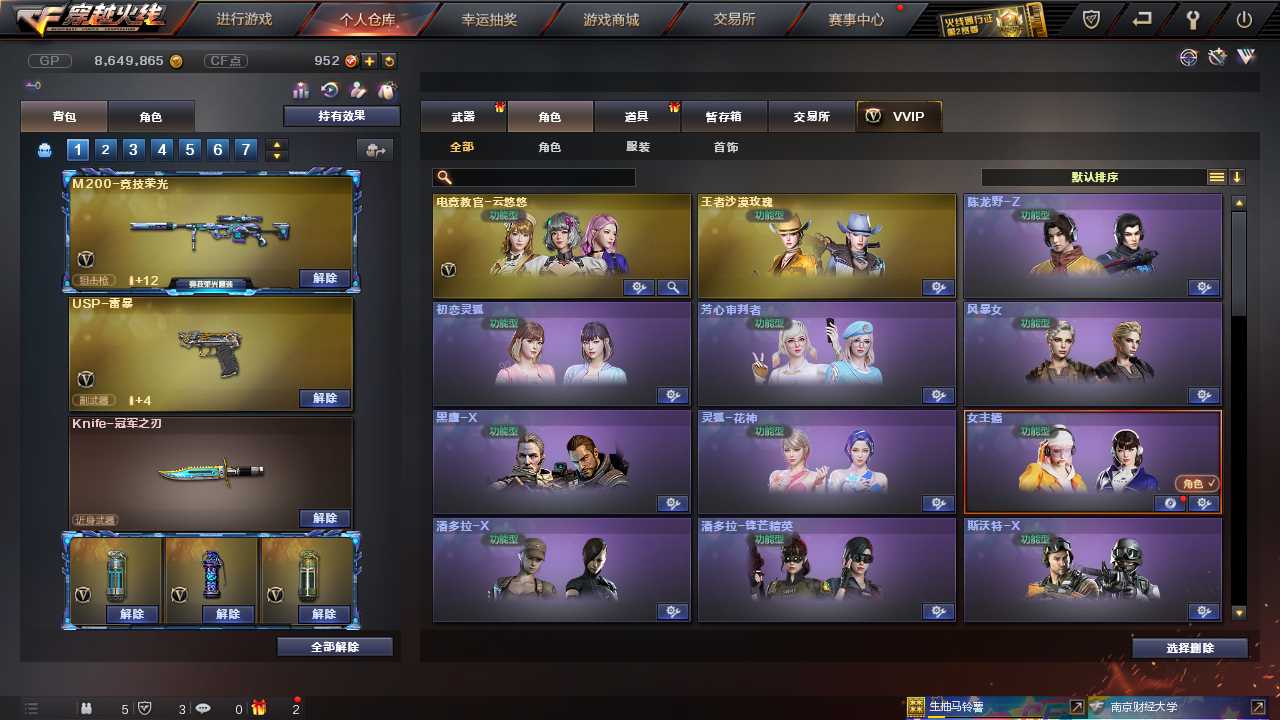Select the checked 角色 badge on 女主播 card
The image size is (1280, 720).
pyautogui.click(x=1197, y=481)
